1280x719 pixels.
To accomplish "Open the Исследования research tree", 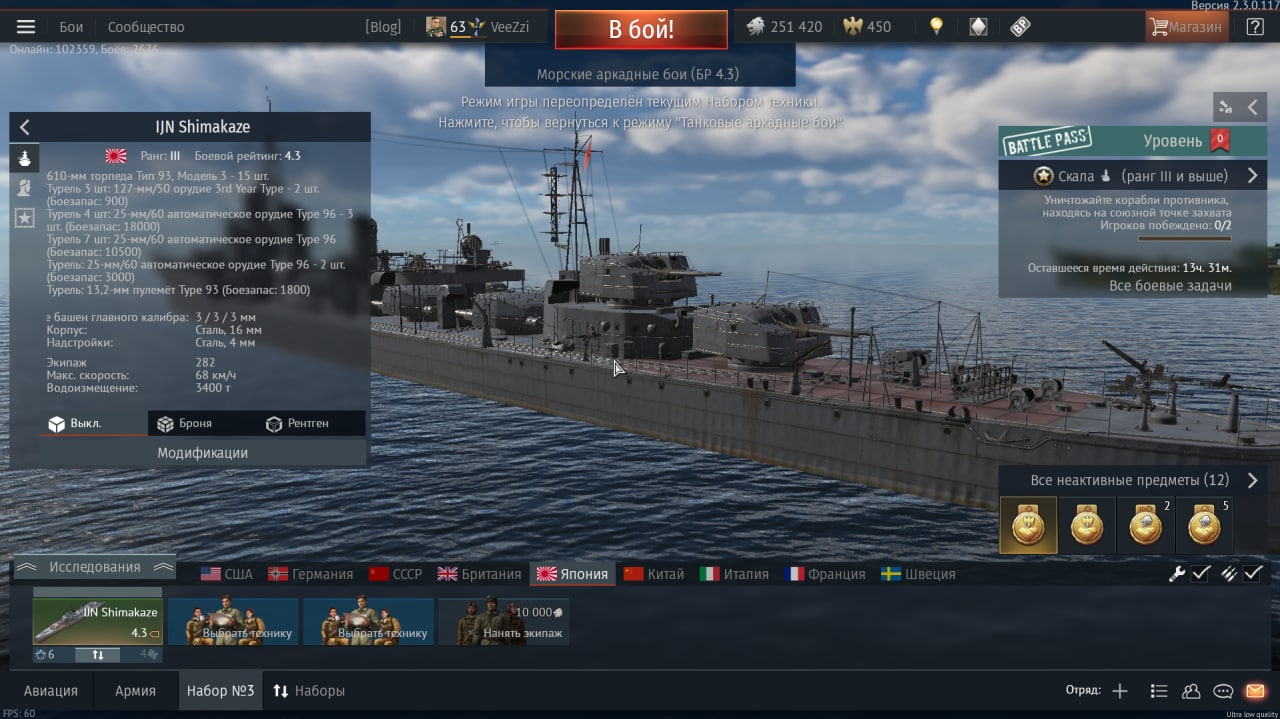I will pyautogui.click(x=95, y=567).
